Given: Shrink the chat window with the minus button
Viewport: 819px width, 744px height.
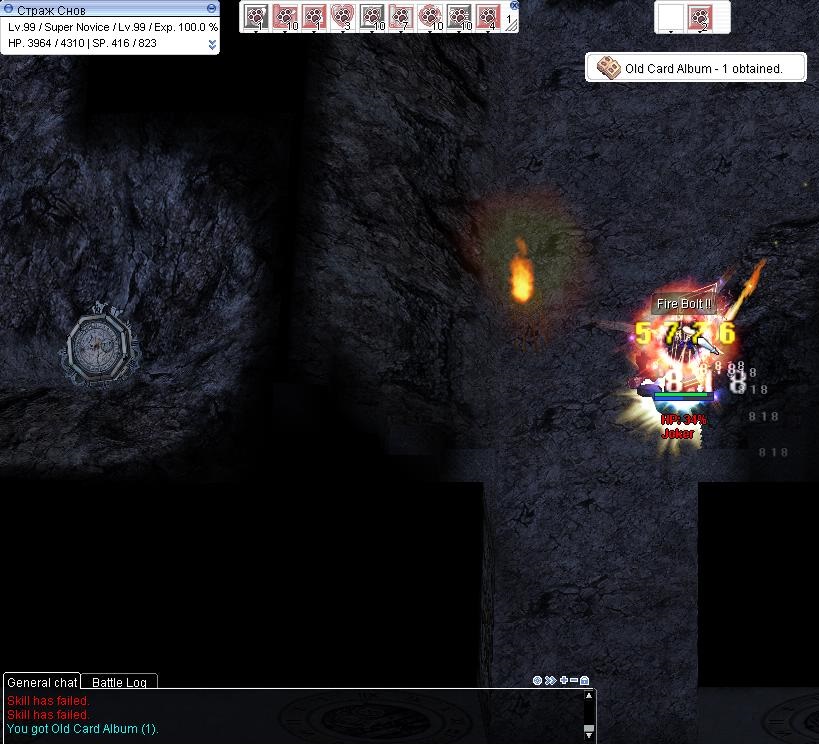Looking at the screenshot, I should (574, 681).
